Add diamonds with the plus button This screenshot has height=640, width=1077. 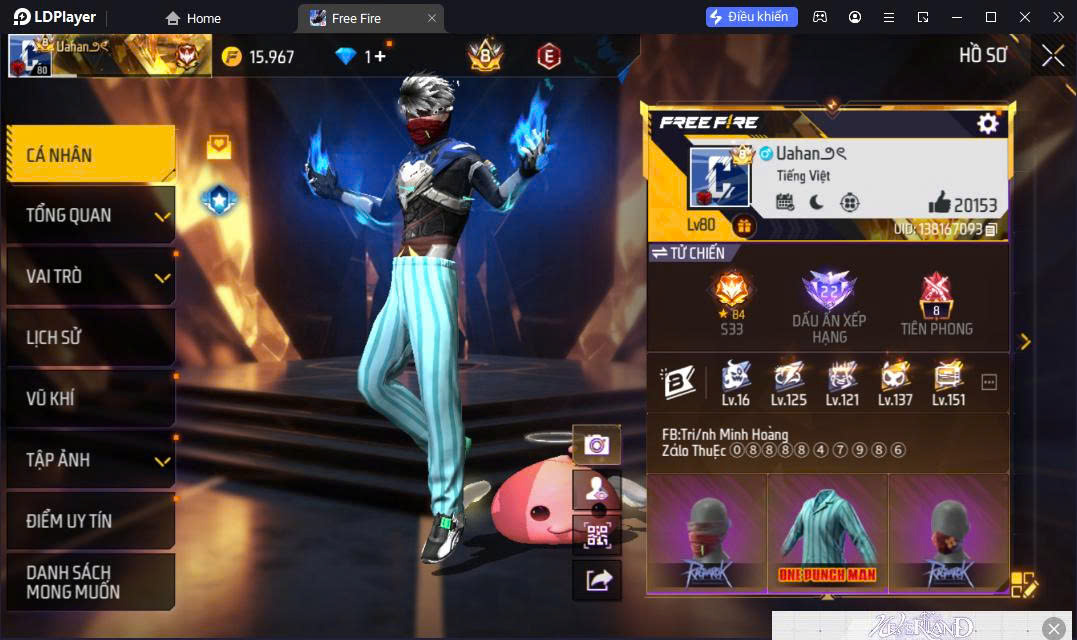[380, 56]
